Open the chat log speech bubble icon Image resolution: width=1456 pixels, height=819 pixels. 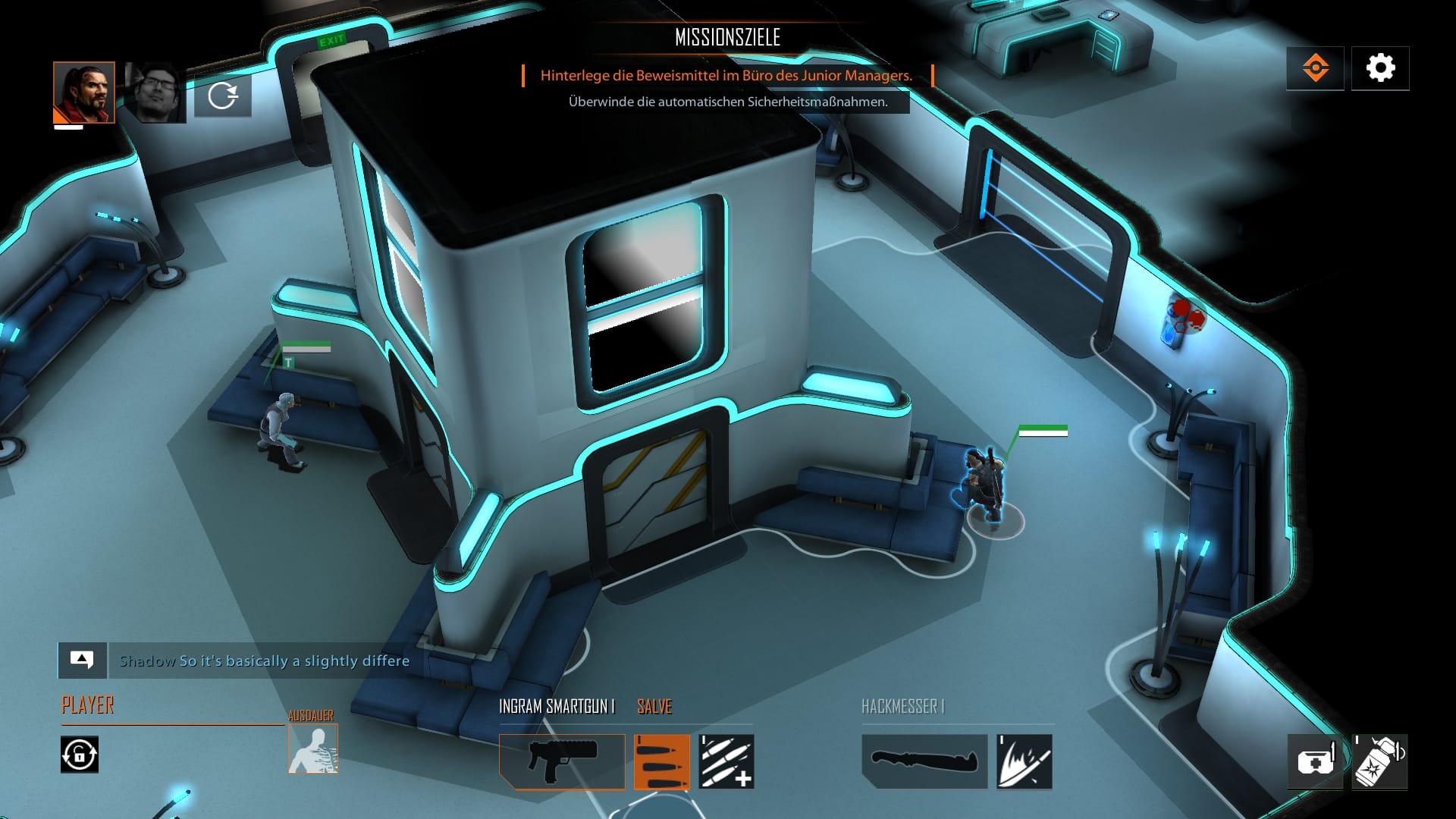click(x=81, y=660)
